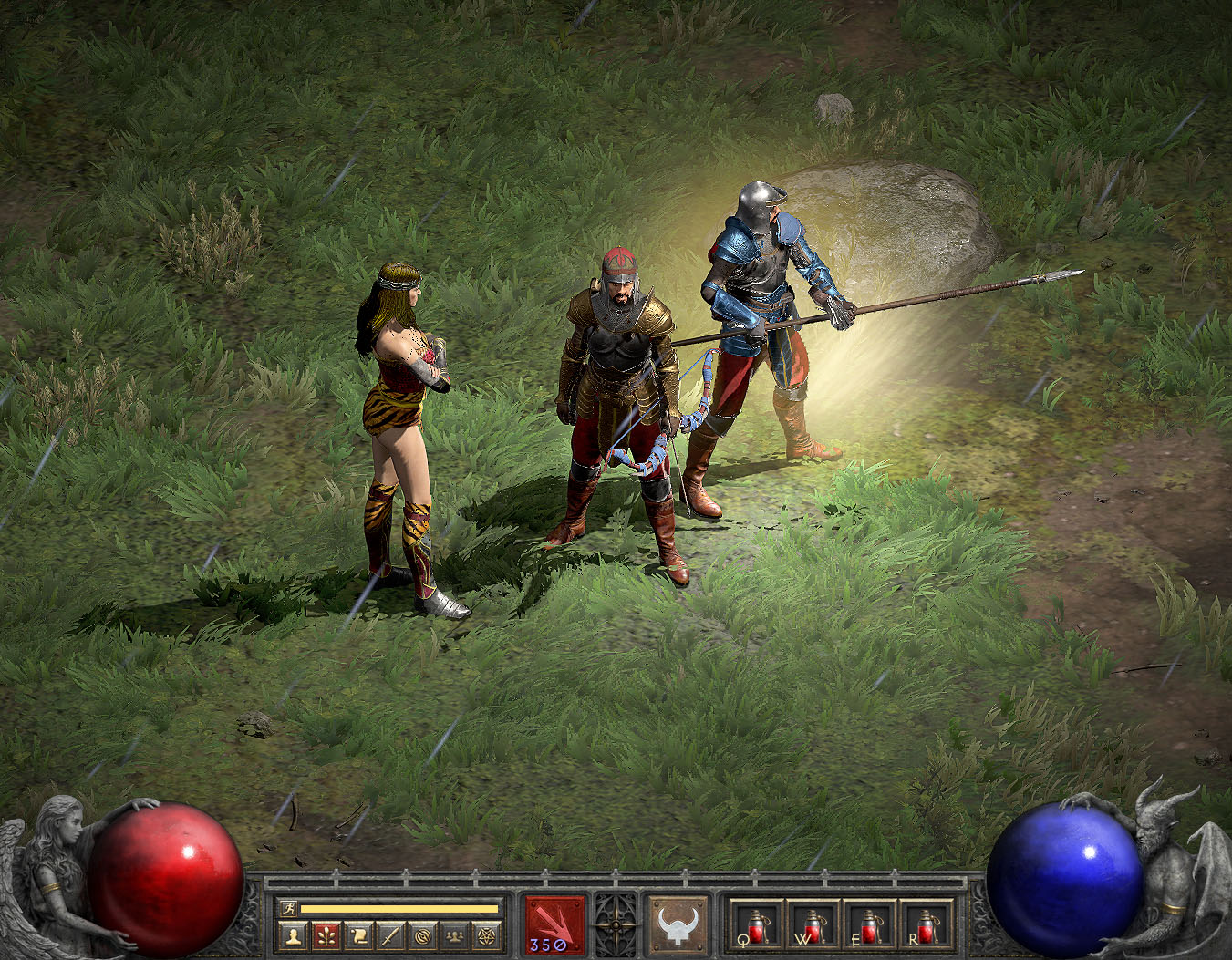Use the healing potion in slot Q
This screenshot has width=1232, height=960.
click(x=757, y=925)
